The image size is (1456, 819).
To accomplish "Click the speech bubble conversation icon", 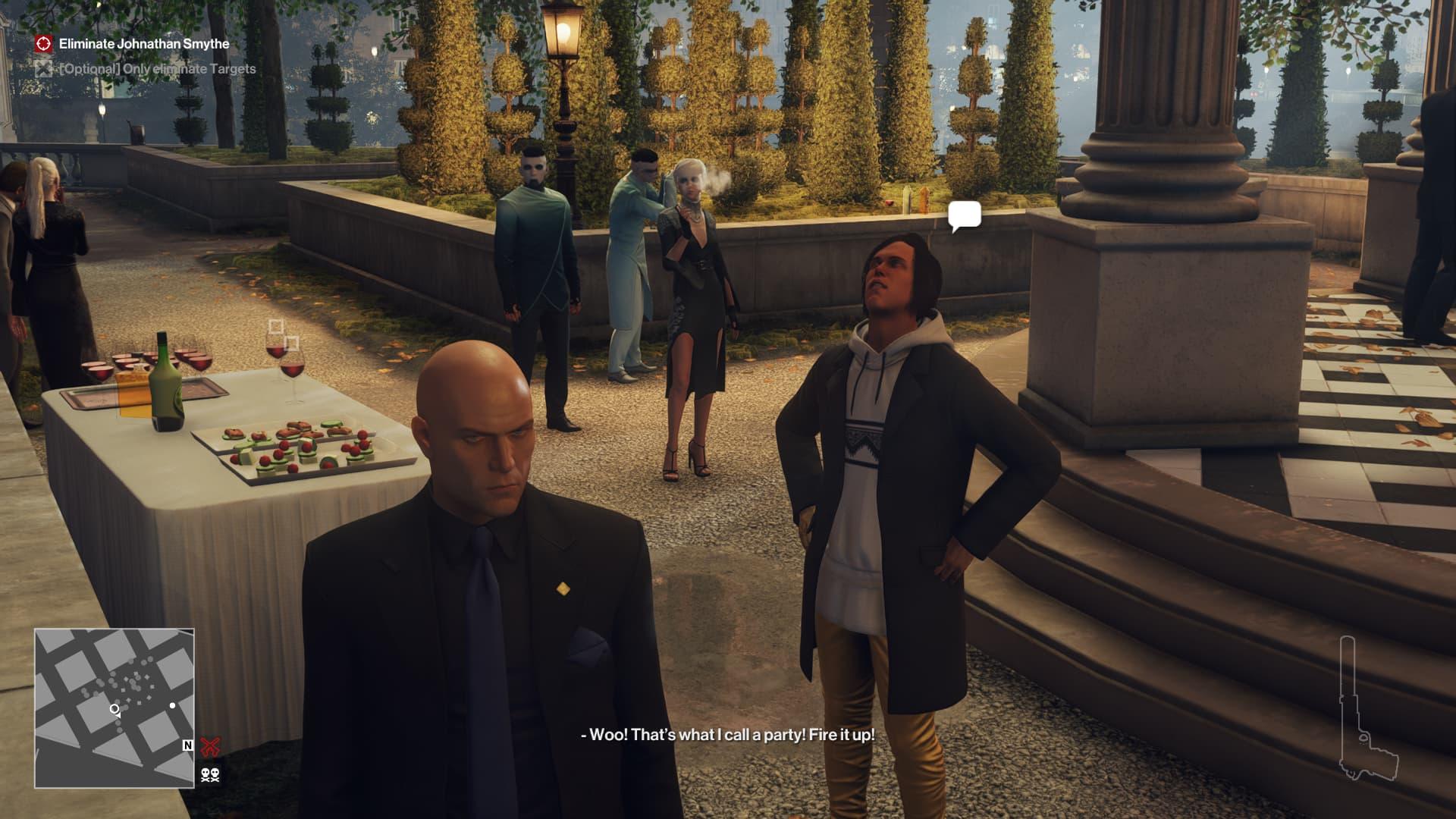I will [x=964, y=216].
